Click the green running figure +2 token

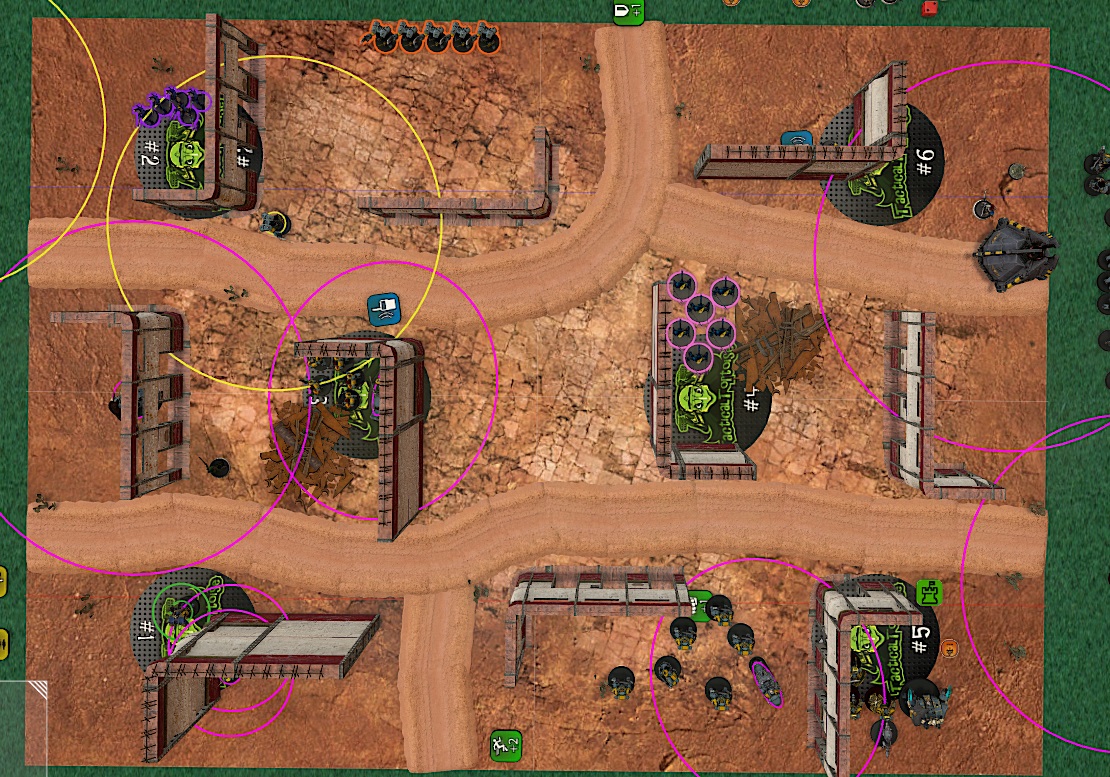click(506, 744)
